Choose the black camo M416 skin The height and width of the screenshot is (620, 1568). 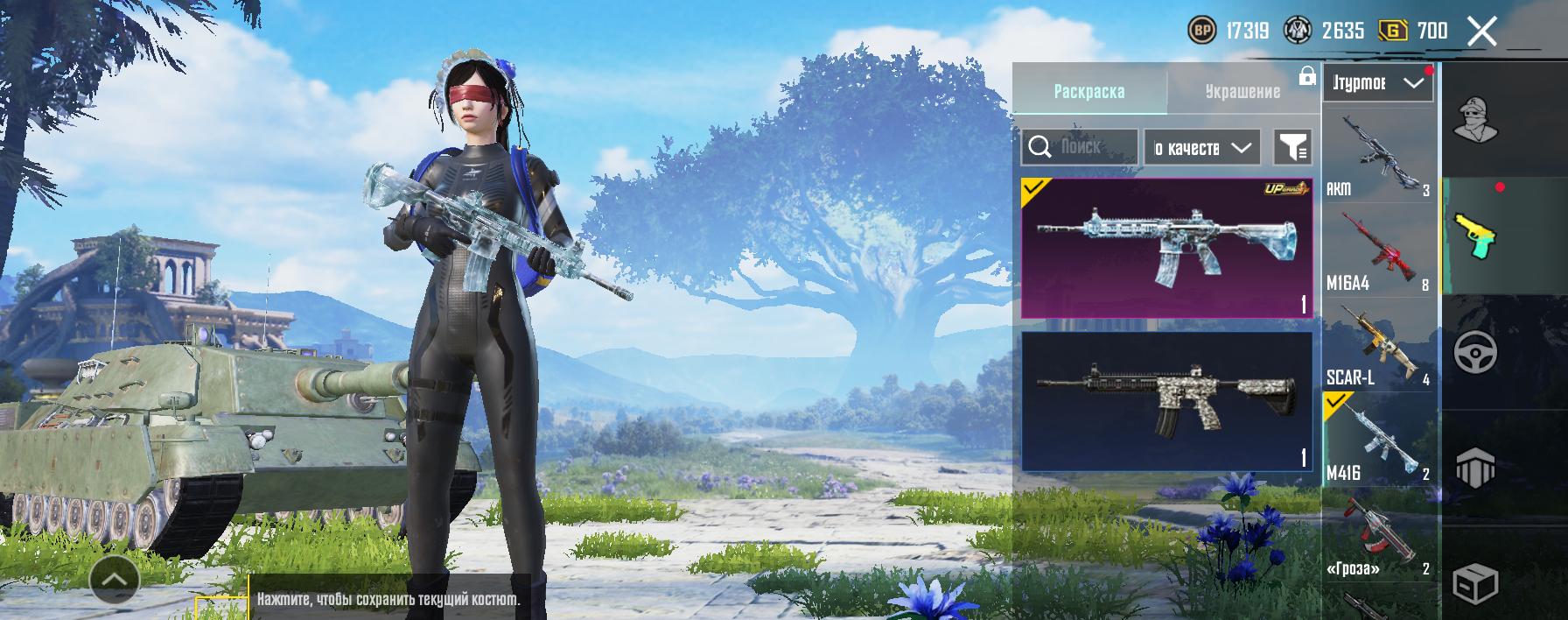[x=1166, y=401]
